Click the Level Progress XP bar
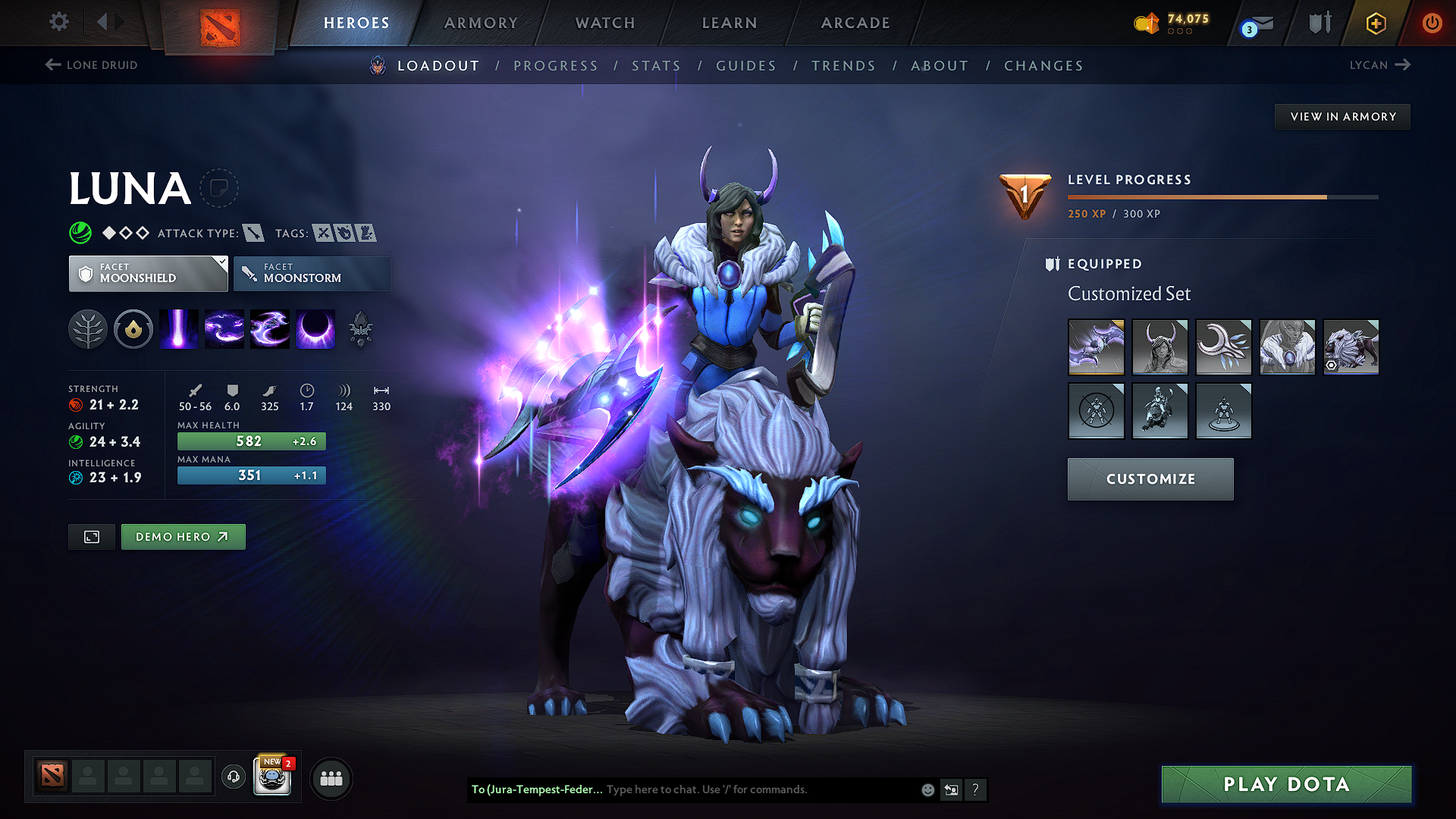Screen dimensions: 1456x819 tap(1221, 196)
